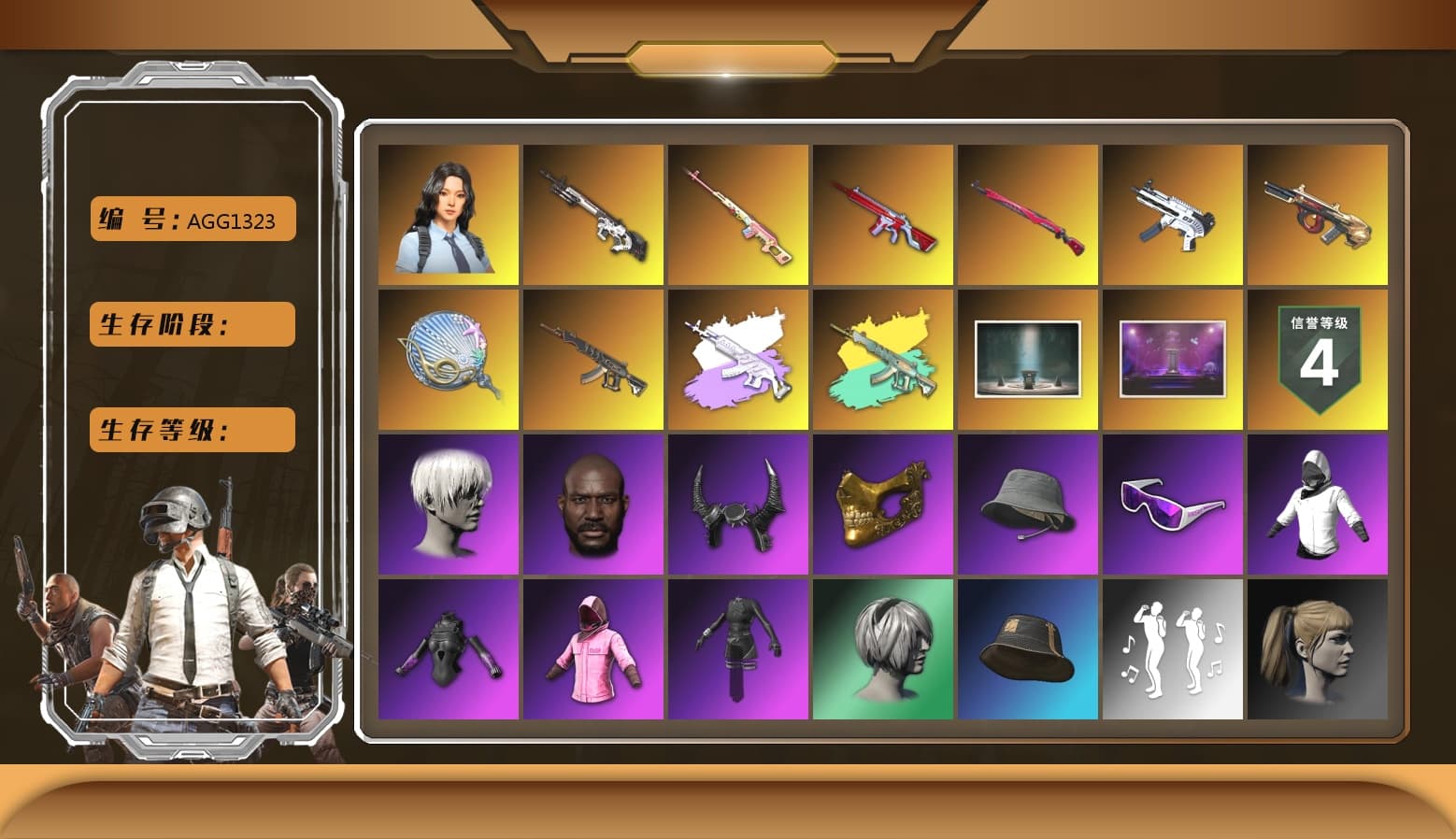Select the blonde ponytail hairstyle tile
This screenshot has height=839, width=1456.
click(1318, 649)
